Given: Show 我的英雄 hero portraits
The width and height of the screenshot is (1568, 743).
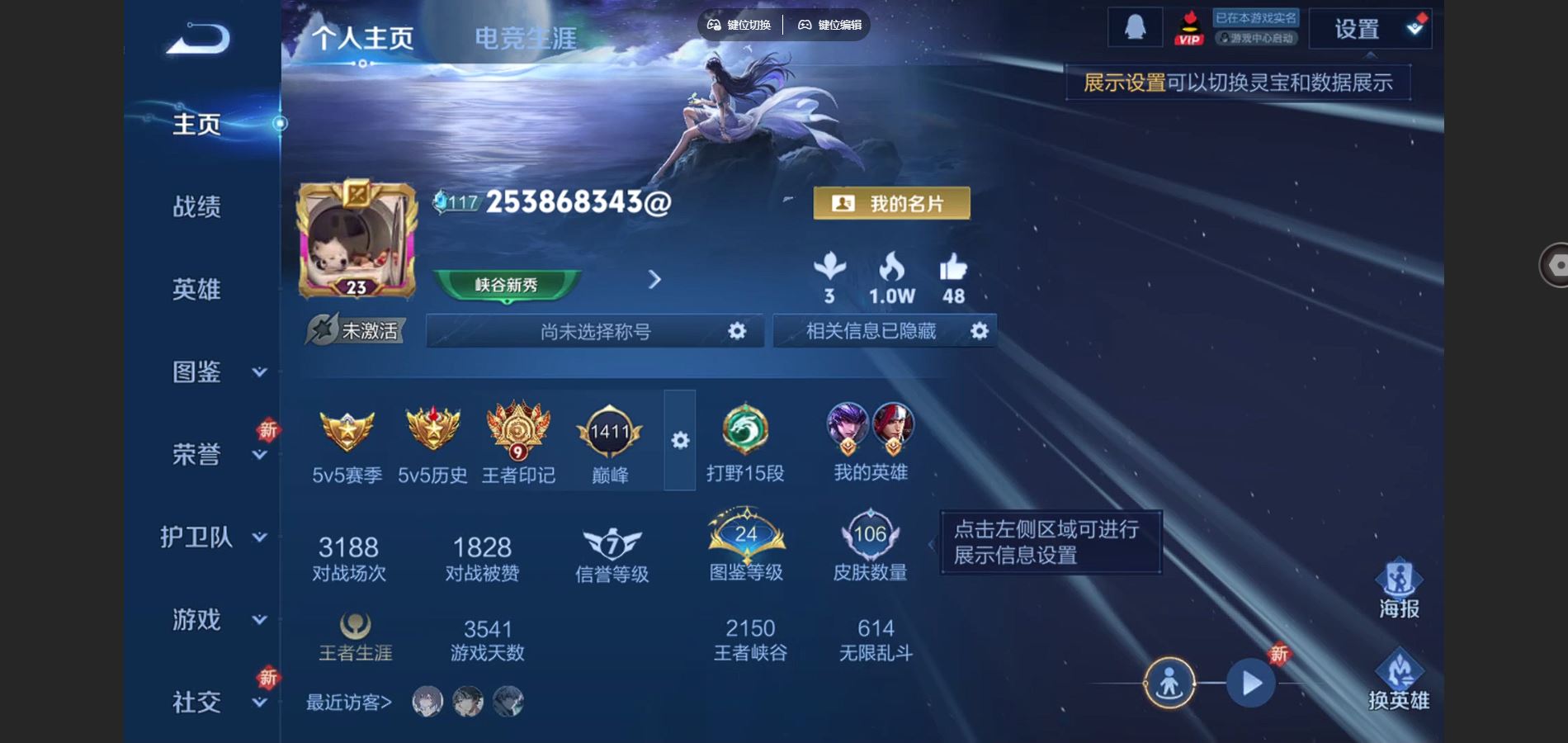Looking at the screenshot, I should click(x=871, y=442).
